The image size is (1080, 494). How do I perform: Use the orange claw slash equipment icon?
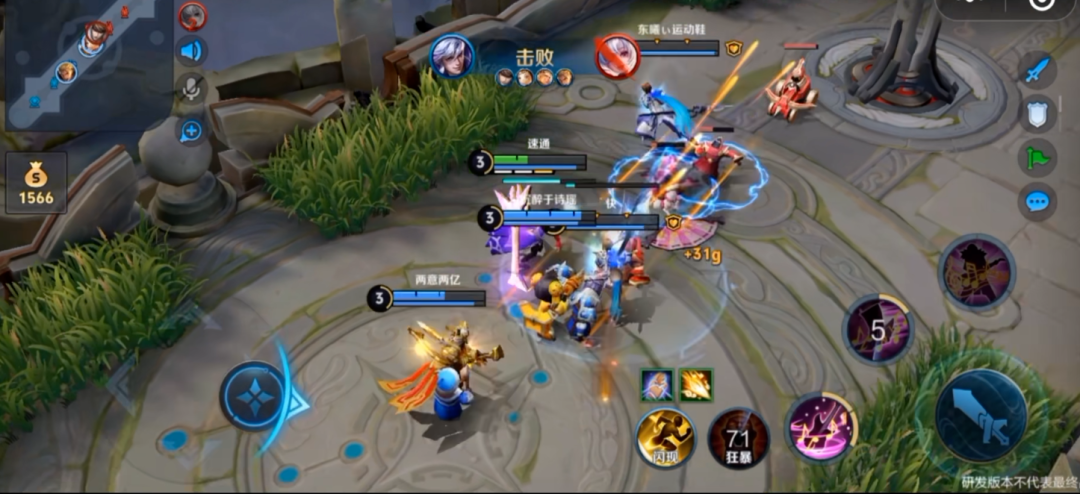(696, 384)
